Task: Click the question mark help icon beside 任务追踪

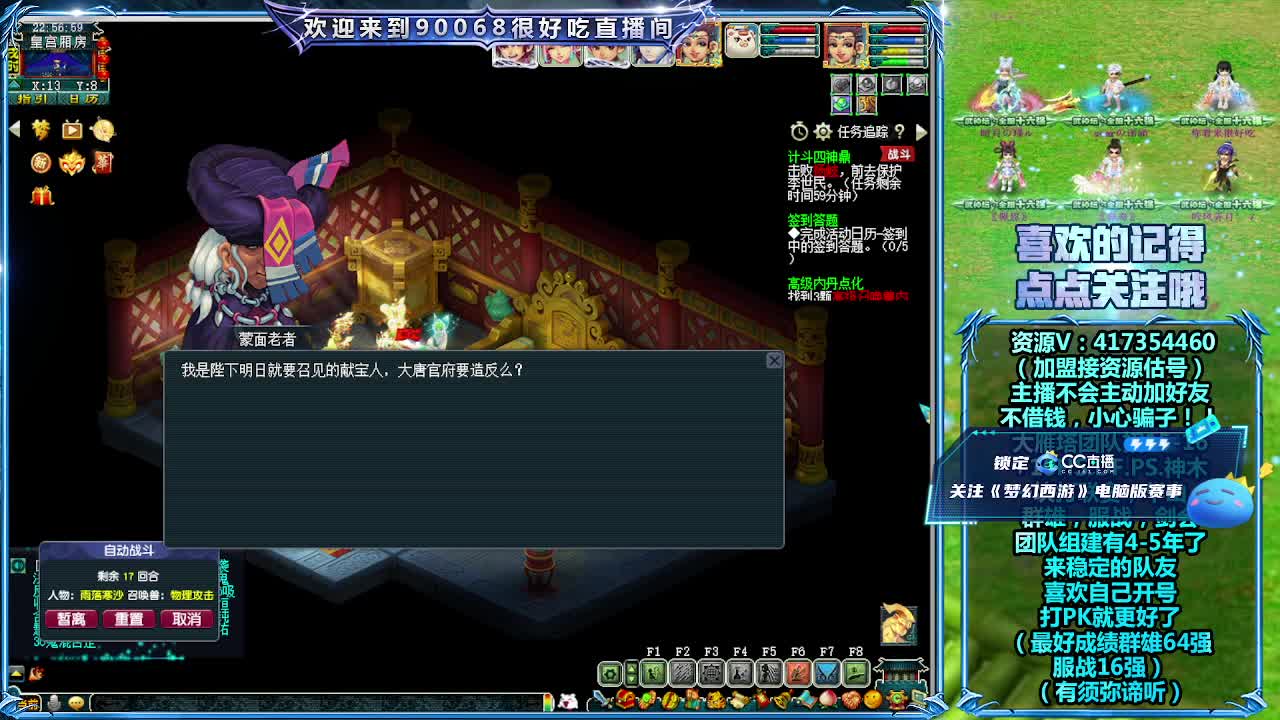Action: (900, 133)
